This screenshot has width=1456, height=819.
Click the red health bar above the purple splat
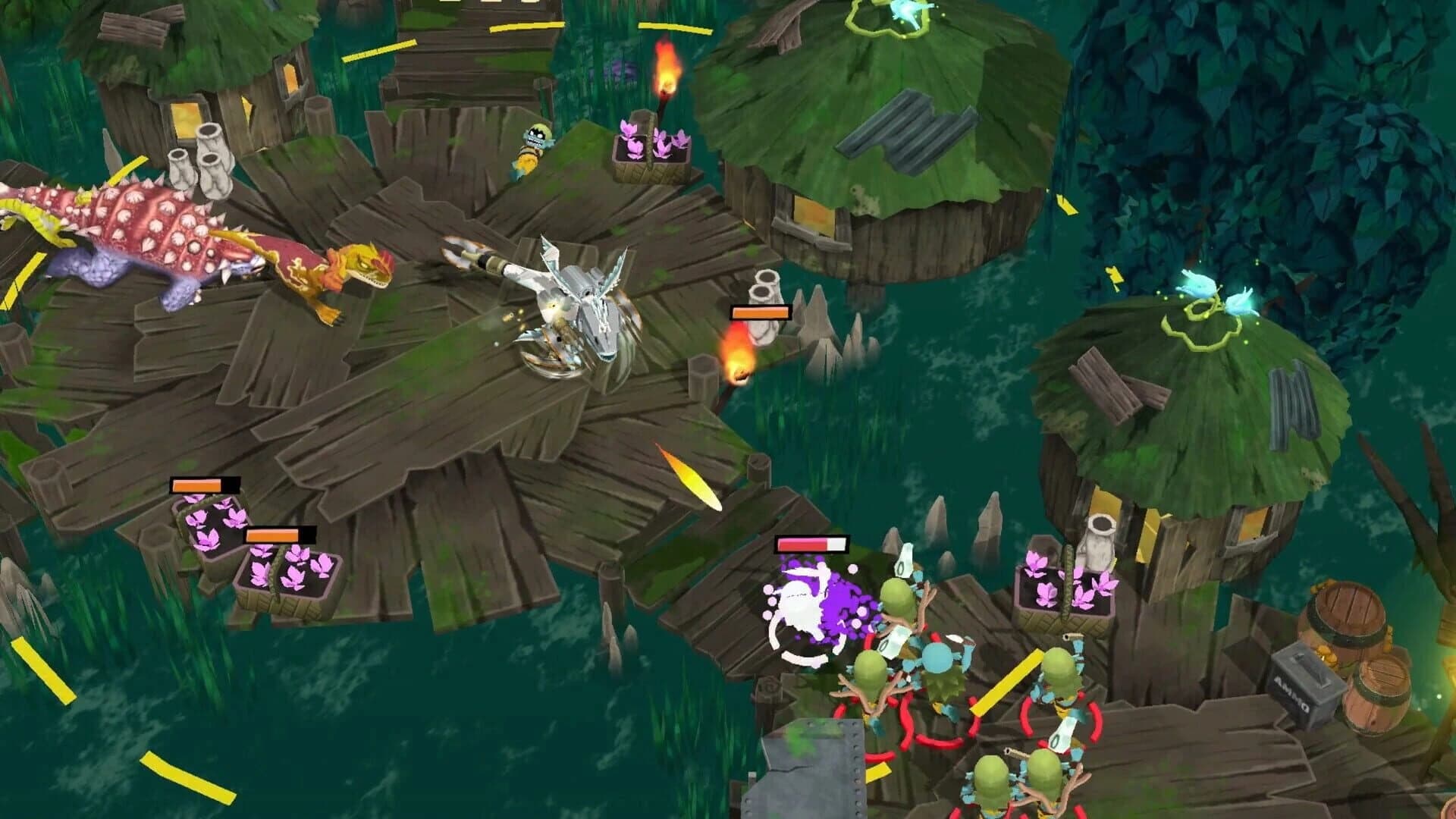coord(811,543)
